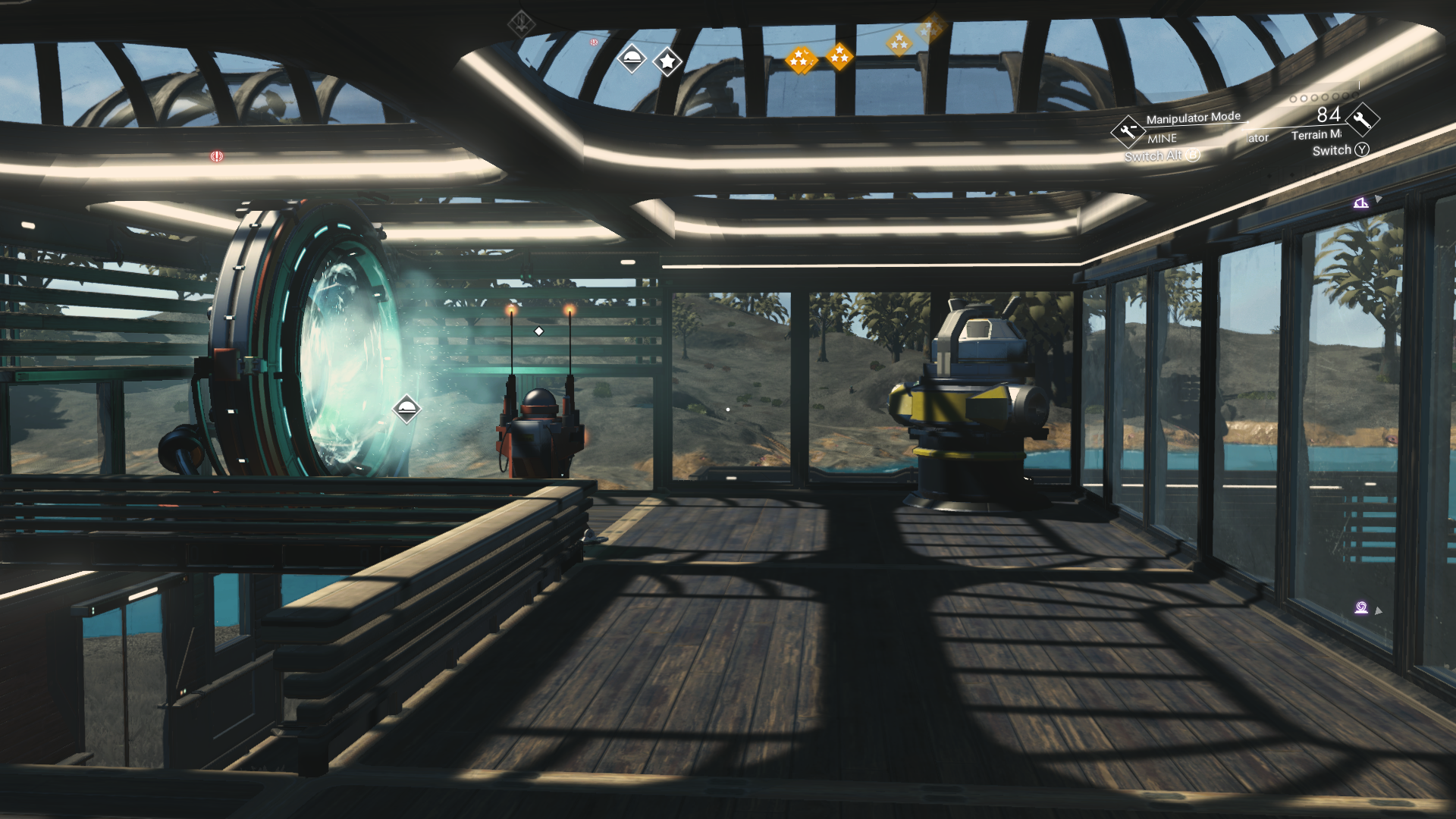Click the white star waypoint diamond icon

coord(667,62)
